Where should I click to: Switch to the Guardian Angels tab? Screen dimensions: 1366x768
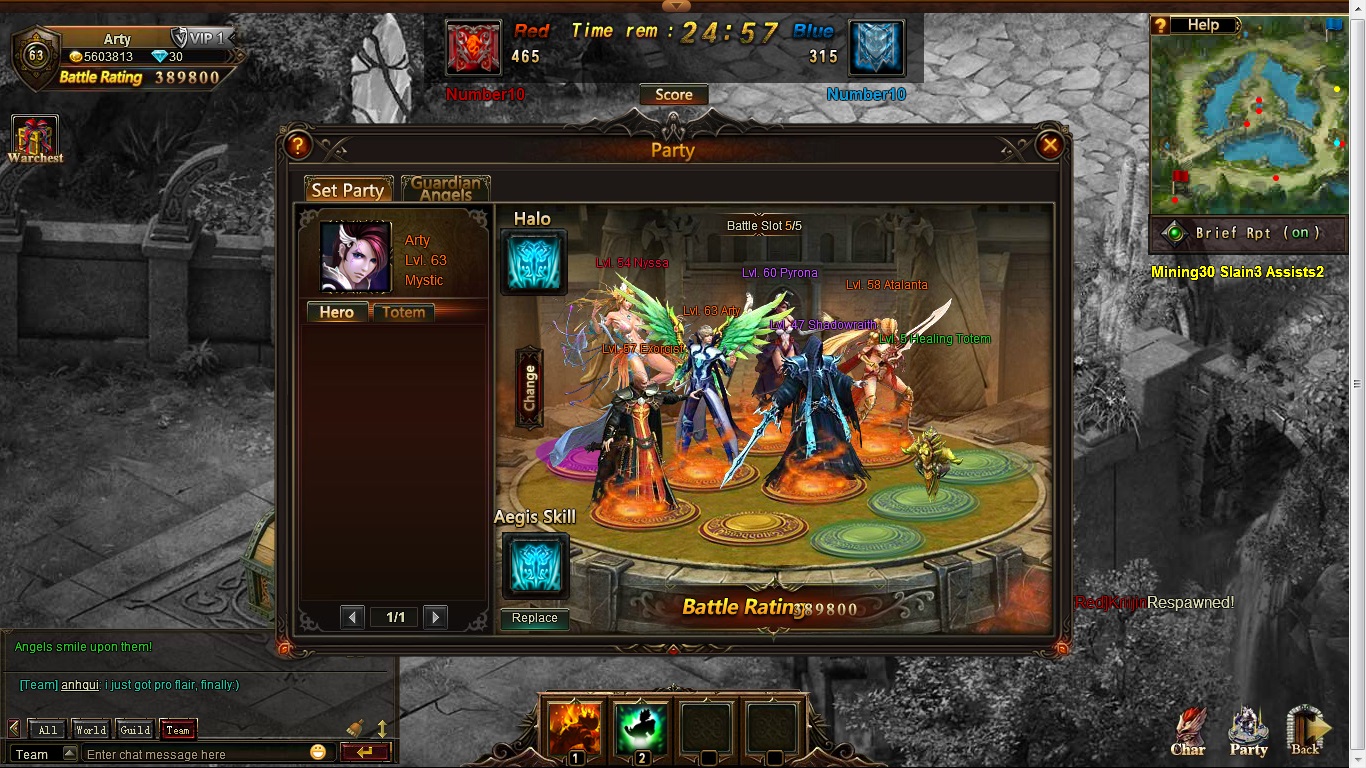click(445, 189)
